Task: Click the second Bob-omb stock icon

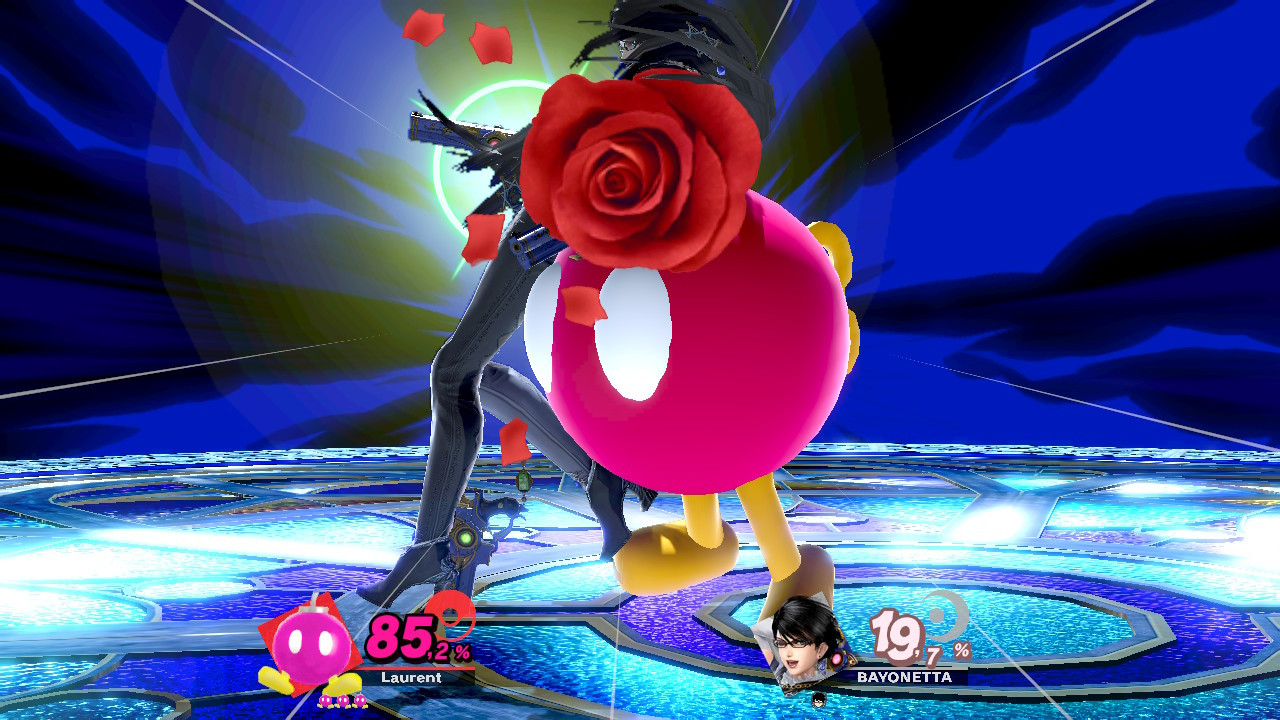Action: click(x=343, y=701)
